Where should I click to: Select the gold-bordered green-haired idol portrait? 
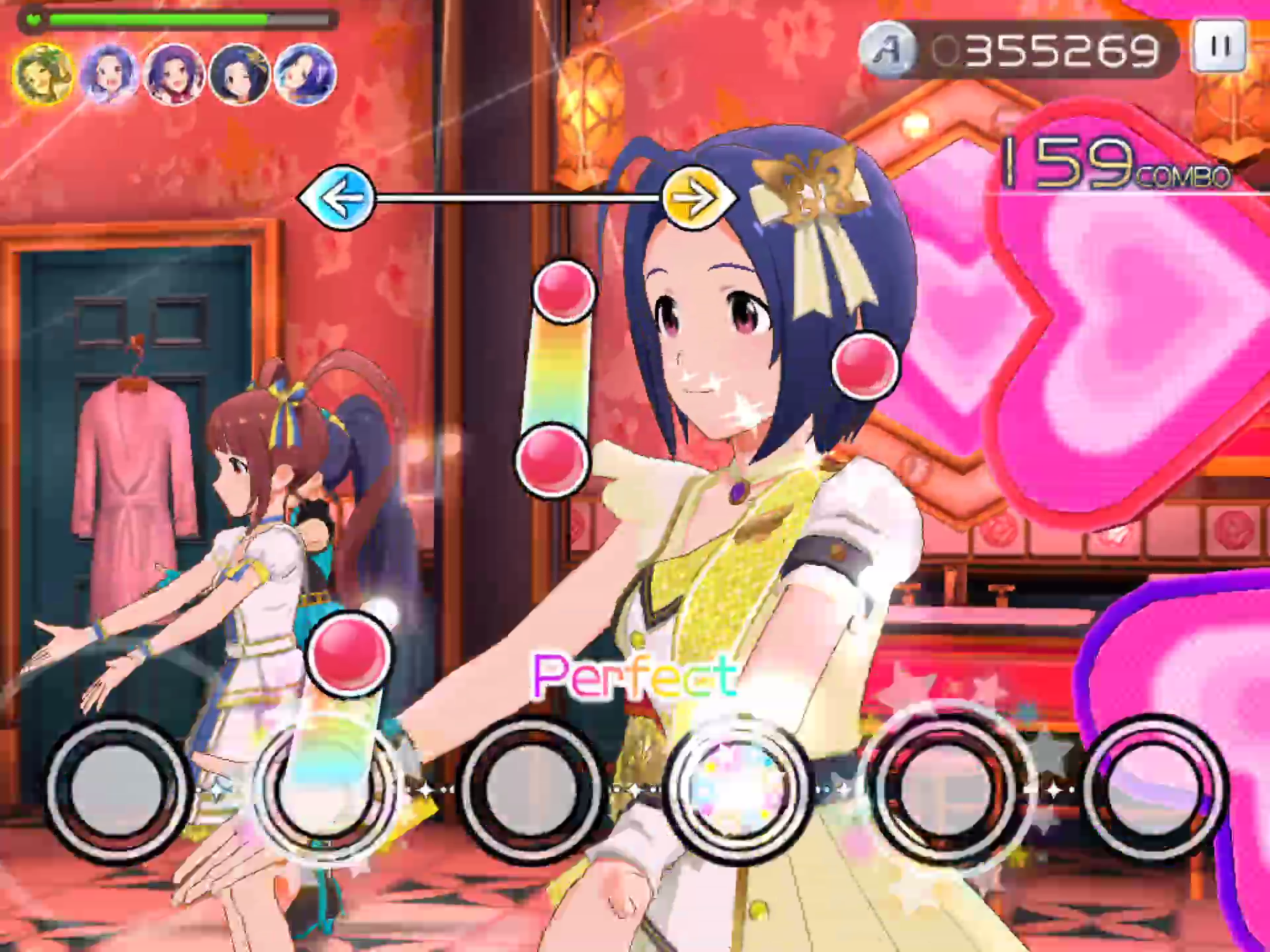click(x=43, y=75)
